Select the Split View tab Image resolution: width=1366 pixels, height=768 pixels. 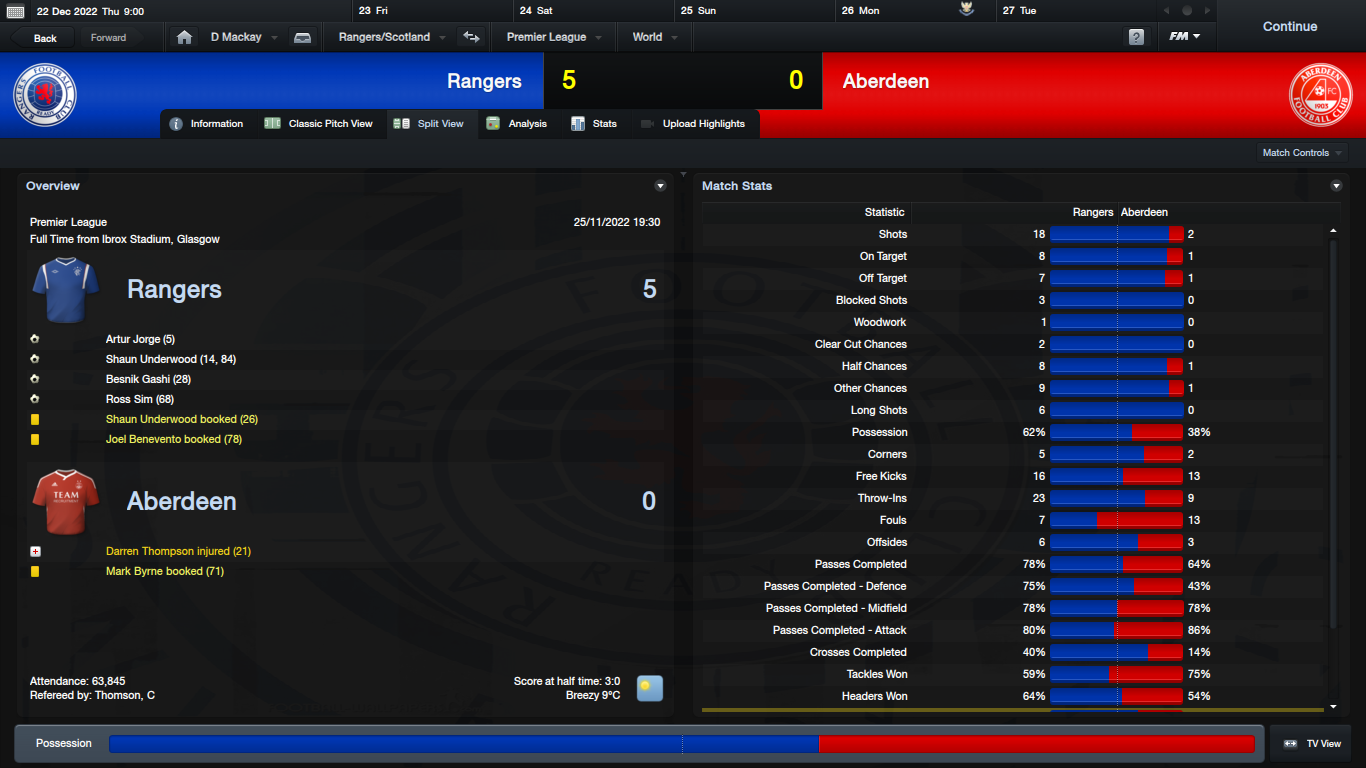point(430,124)
